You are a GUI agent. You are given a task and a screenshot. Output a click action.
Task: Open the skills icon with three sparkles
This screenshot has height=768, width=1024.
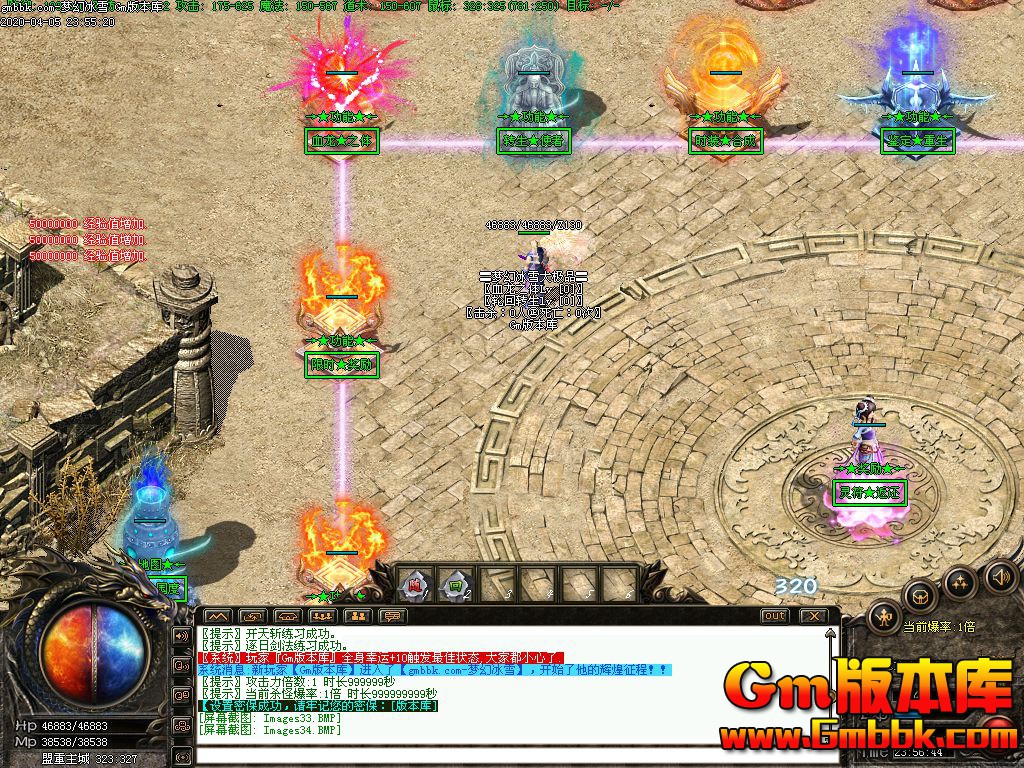click(x=961, y=582)
